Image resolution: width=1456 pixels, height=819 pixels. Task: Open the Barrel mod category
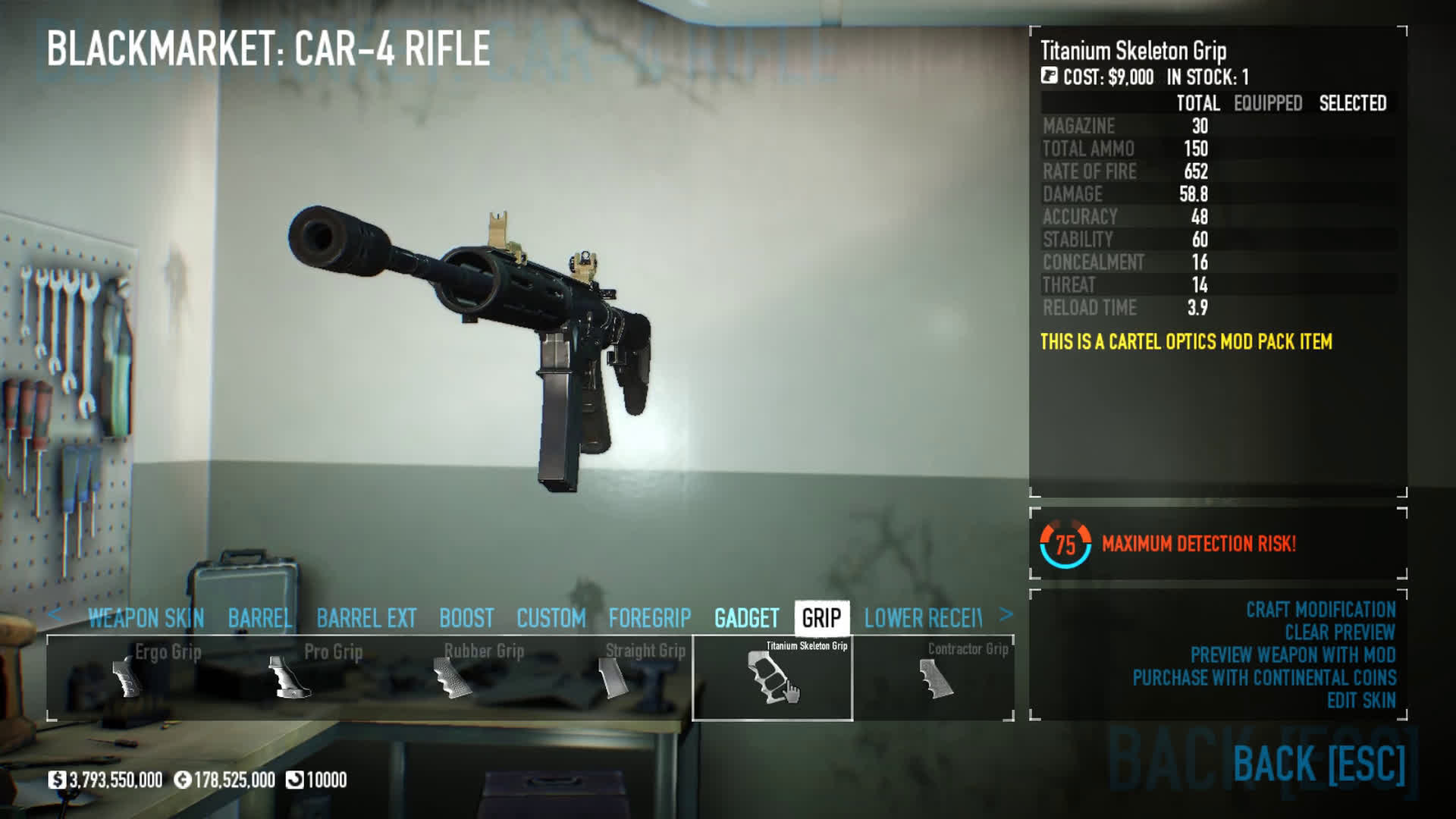(259, 618)
